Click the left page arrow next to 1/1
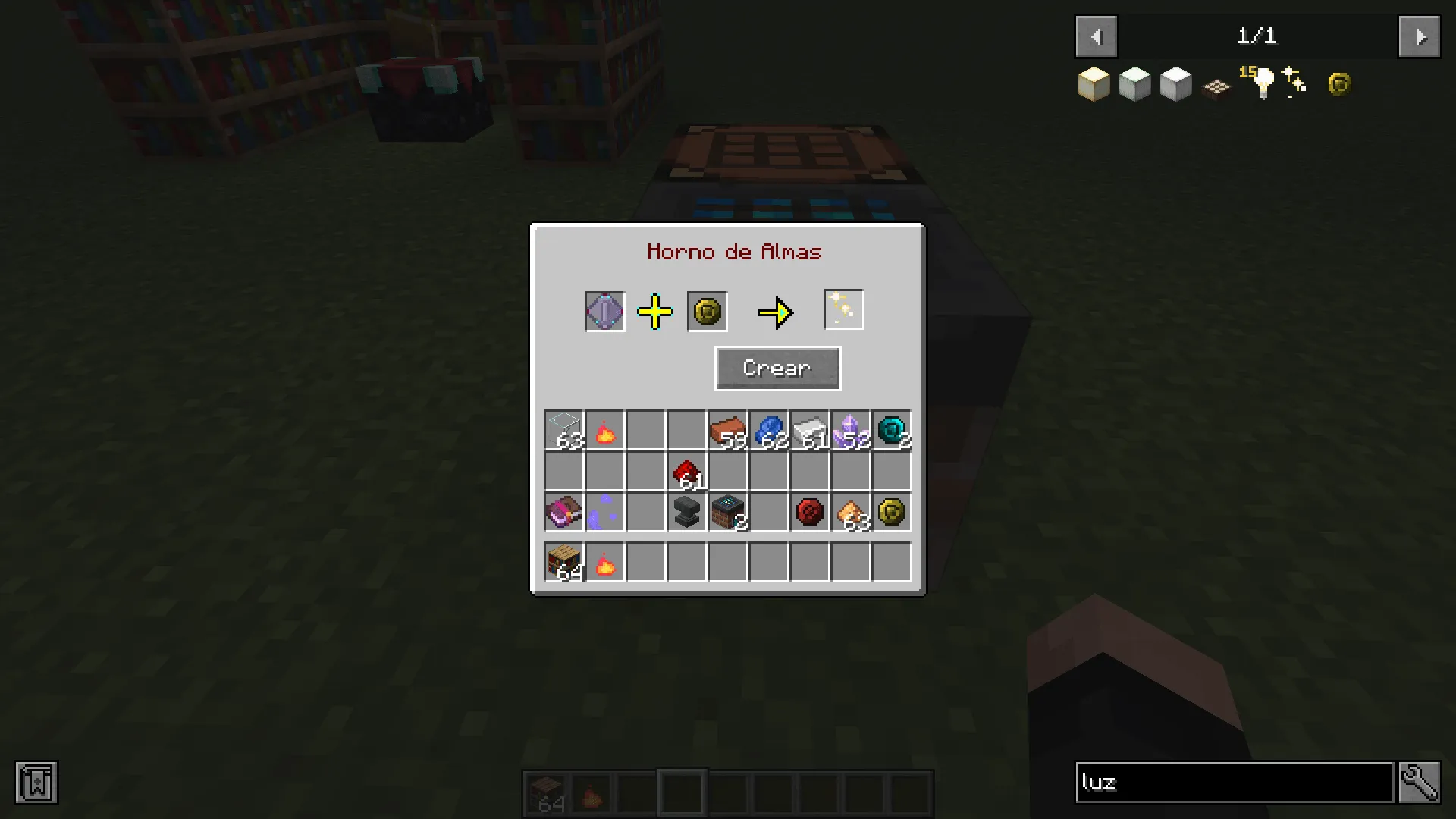 [1096, 36]
